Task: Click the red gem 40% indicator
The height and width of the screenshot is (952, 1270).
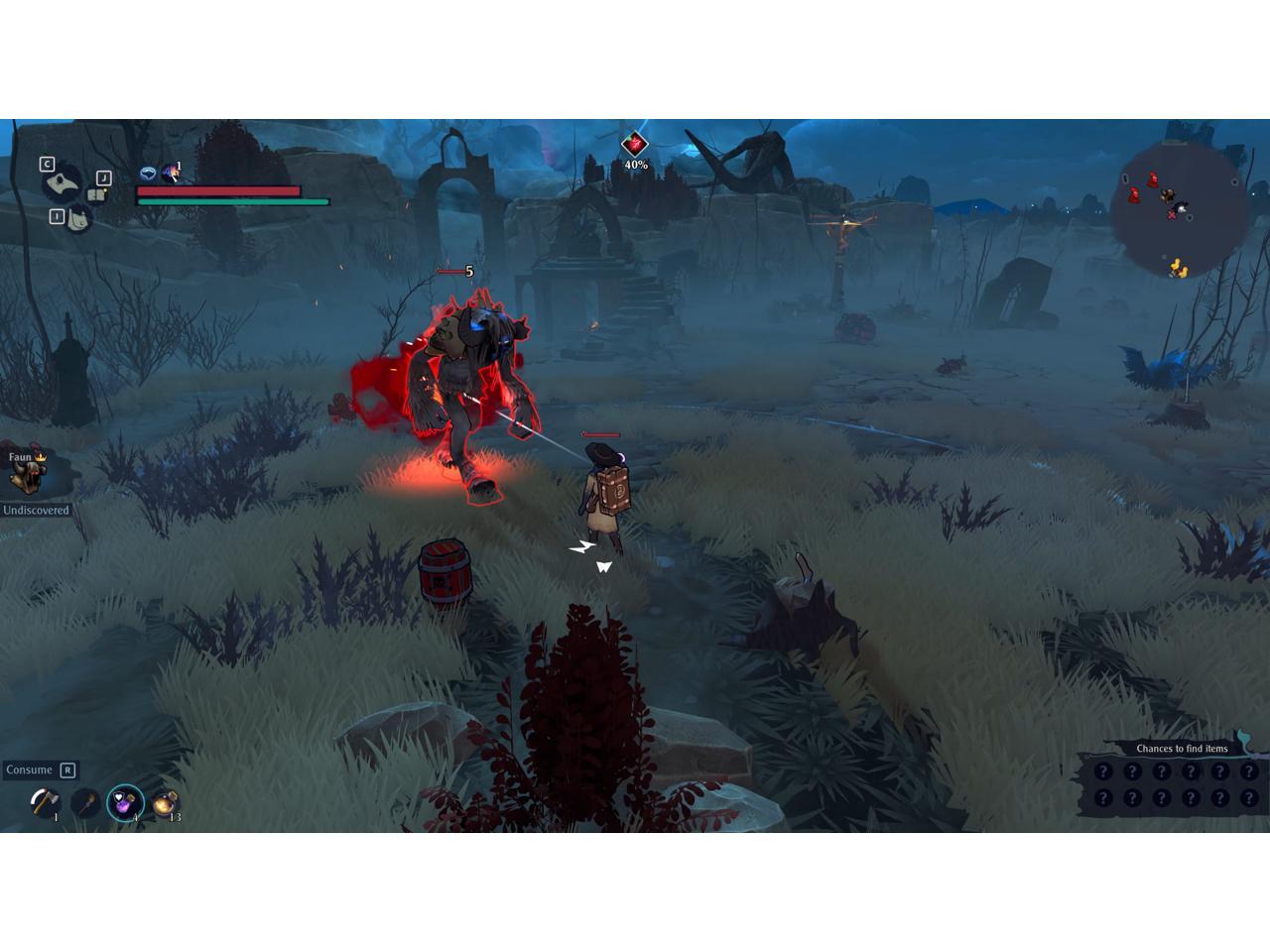Action: click(x=635, y=146)
